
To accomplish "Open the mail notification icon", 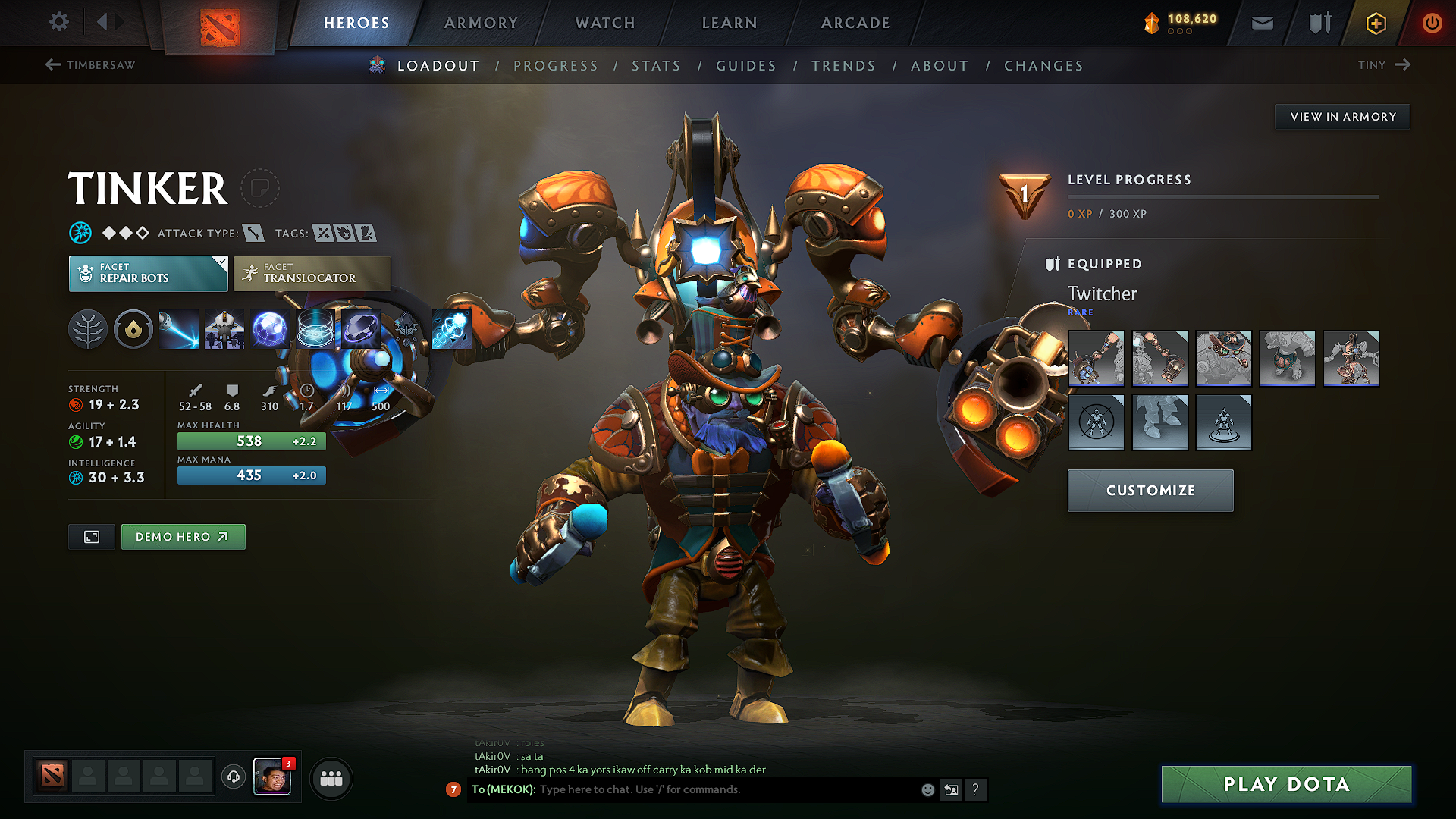I will pos(1262,23).
